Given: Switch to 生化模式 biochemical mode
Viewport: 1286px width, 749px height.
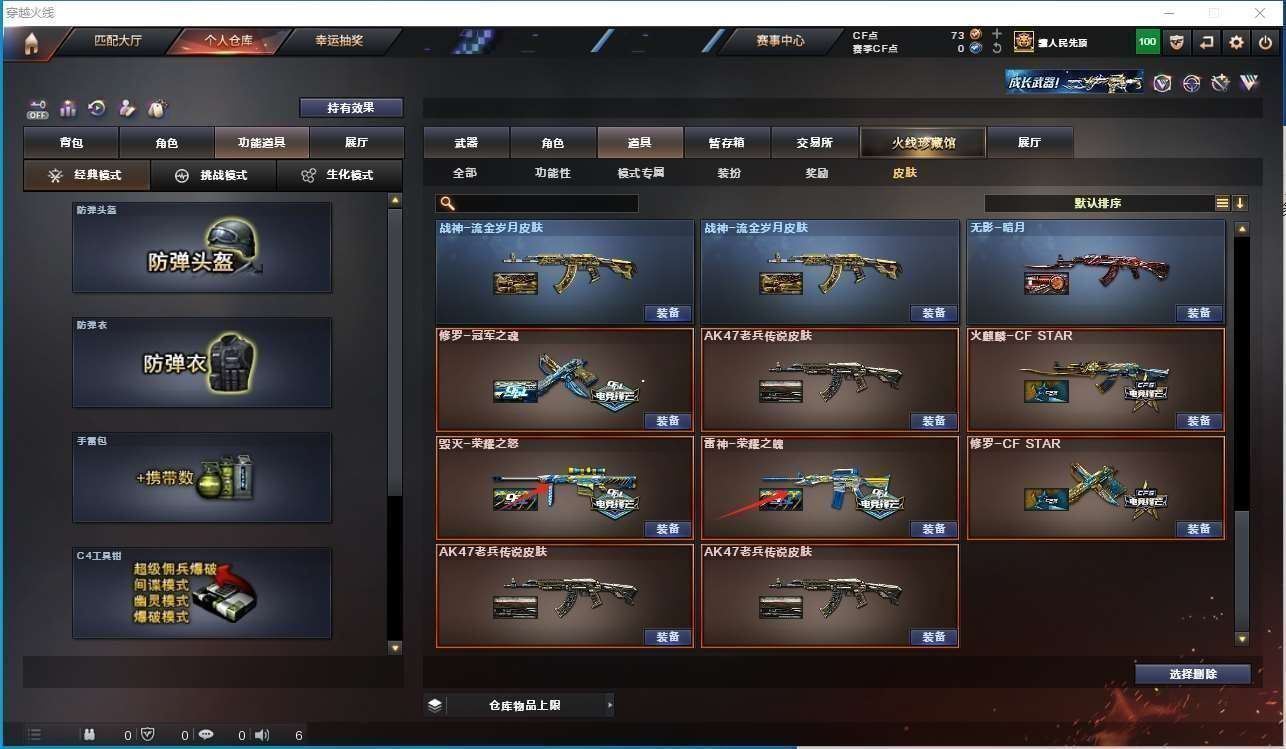Looking at the screenshot, I should (x=339, y=175).
